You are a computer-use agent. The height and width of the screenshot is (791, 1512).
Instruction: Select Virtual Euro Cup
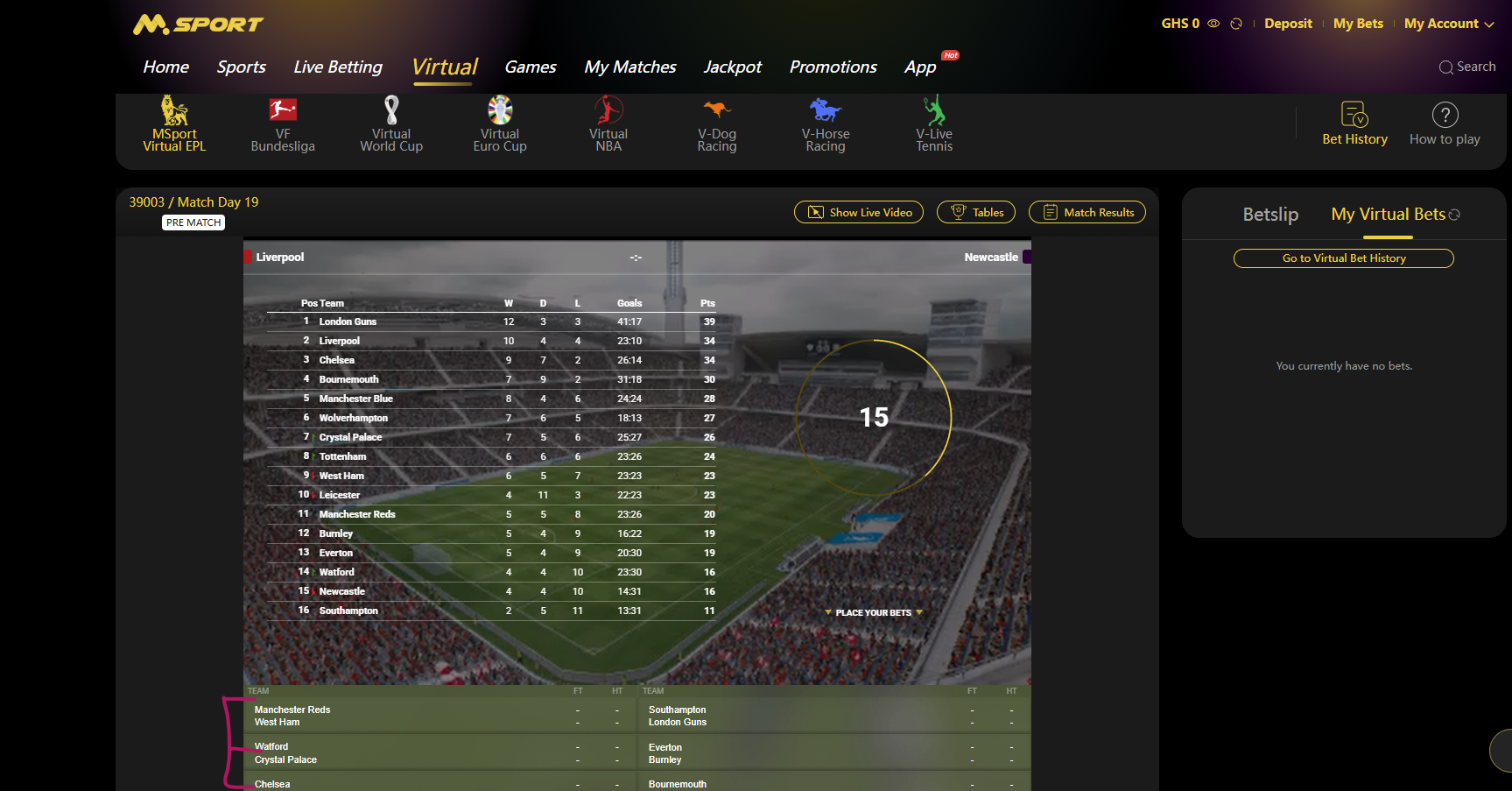tap(500, 124)
